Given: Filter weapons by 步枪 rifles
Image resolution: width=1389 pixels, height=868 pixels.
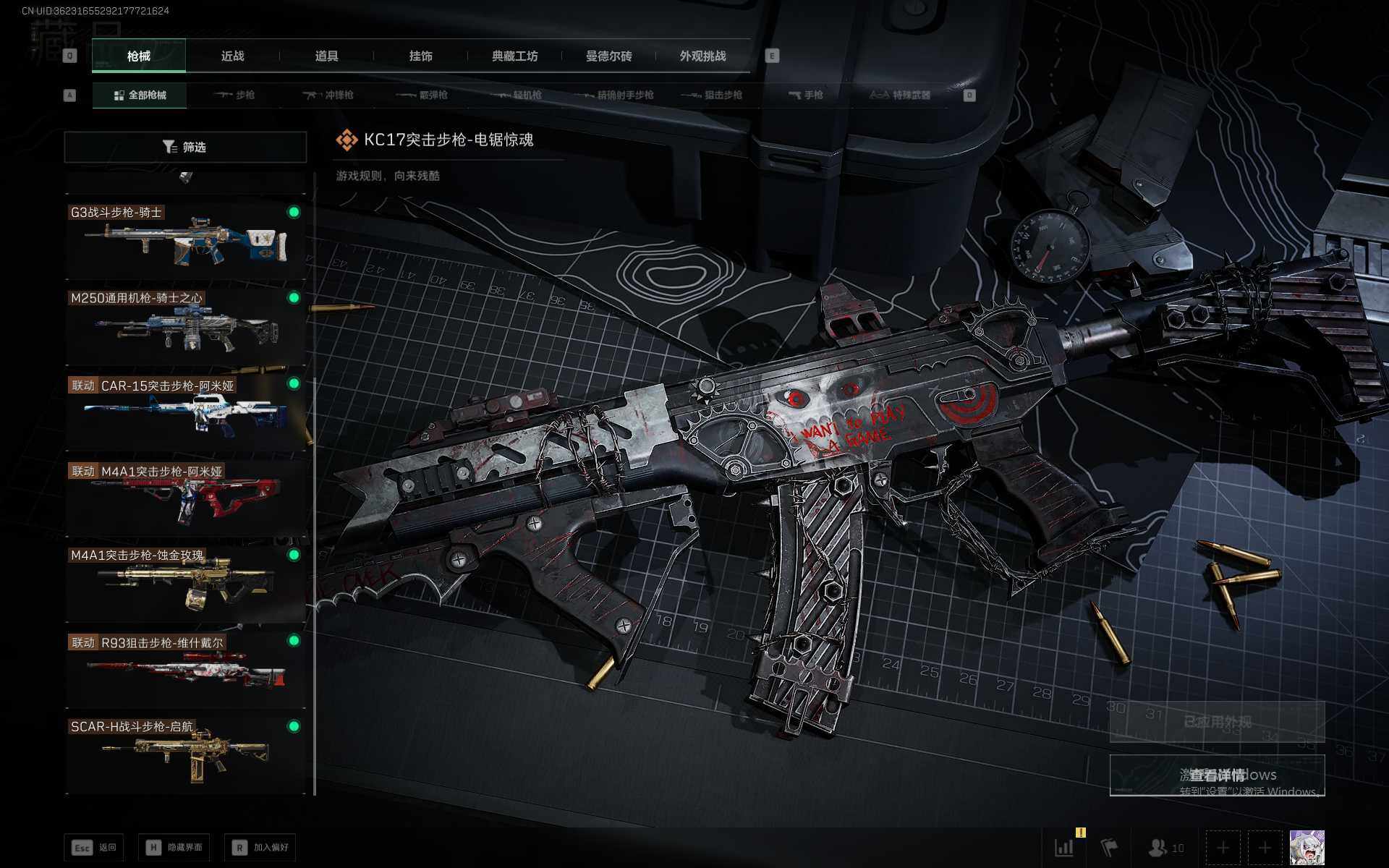Looking at the screenshot, I should tap(234, 95).
